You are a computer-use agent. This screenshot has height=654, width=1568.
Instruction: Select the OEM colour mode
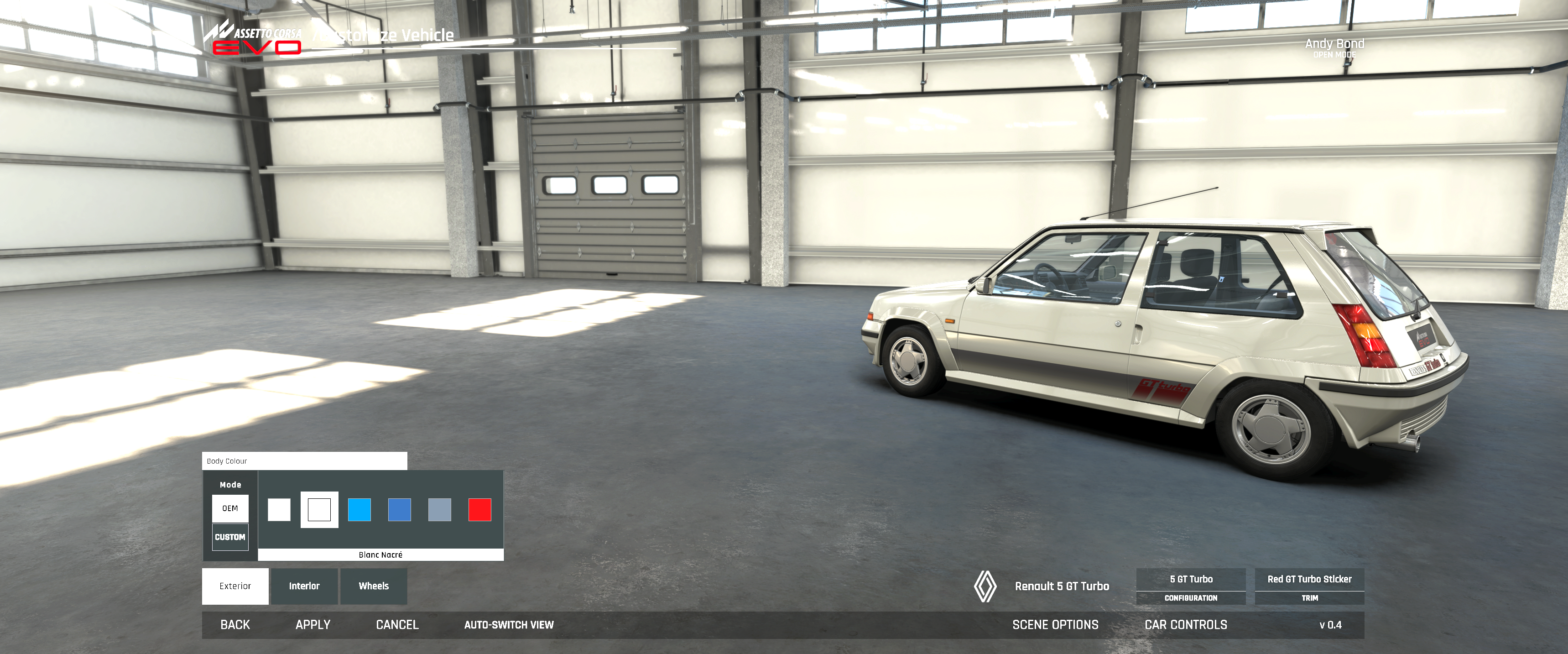[x=230, y=508]
